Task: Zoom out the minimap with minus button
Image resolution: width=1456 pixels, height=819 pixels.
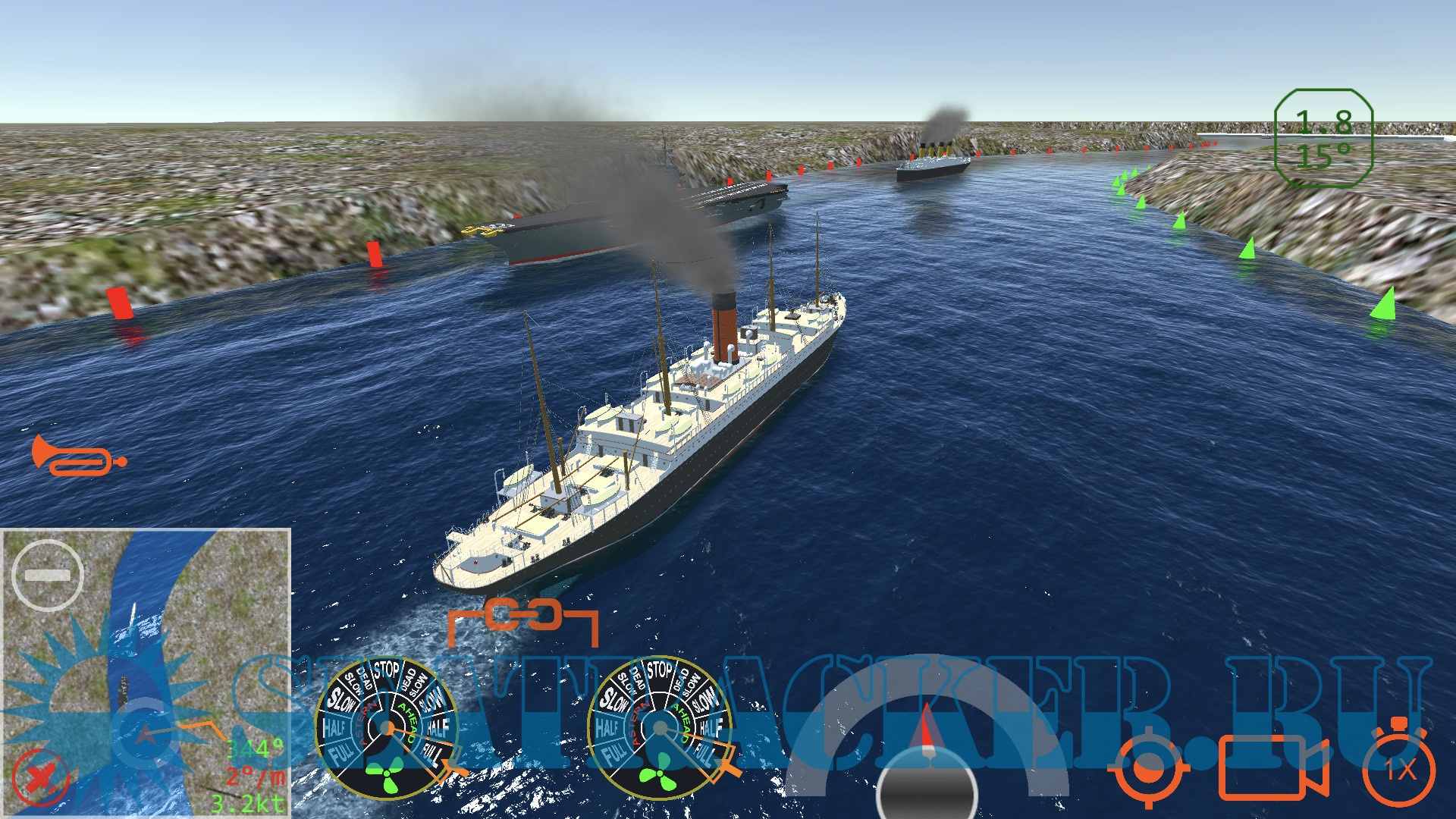Action: 48,576
